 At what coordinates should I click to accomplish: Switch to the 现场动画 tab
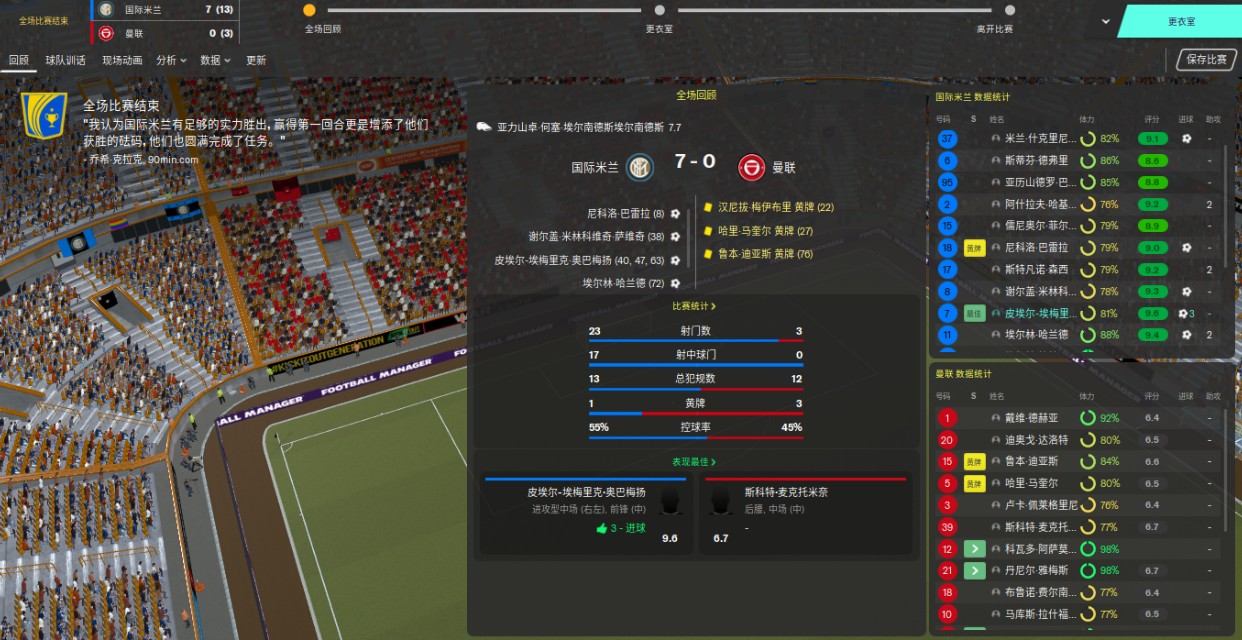tap(122, 60)
